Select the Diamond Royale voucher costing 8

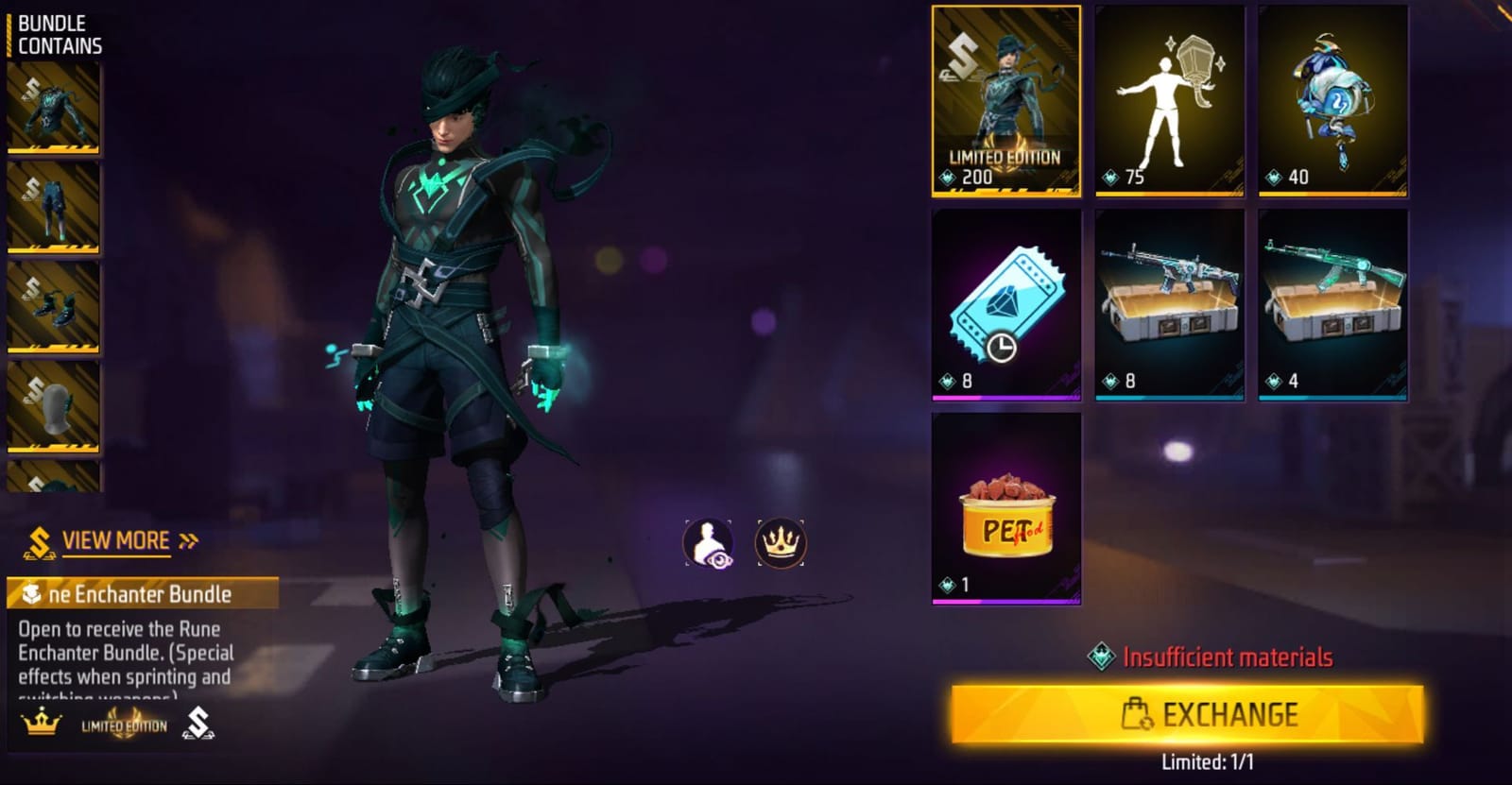tap(1005, 307)
